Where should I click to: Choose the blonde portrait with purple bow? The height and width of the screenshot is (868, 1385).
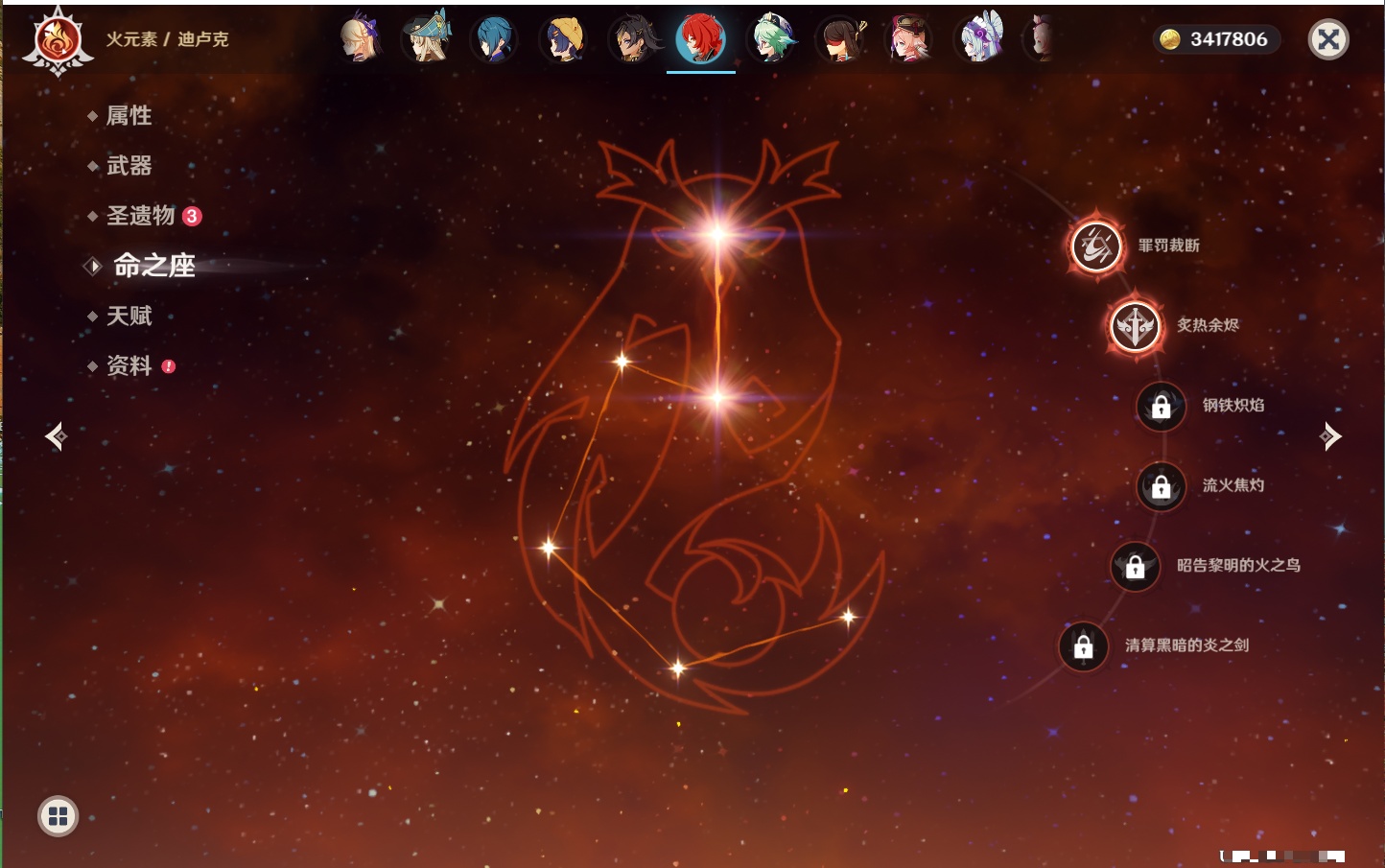361,38
